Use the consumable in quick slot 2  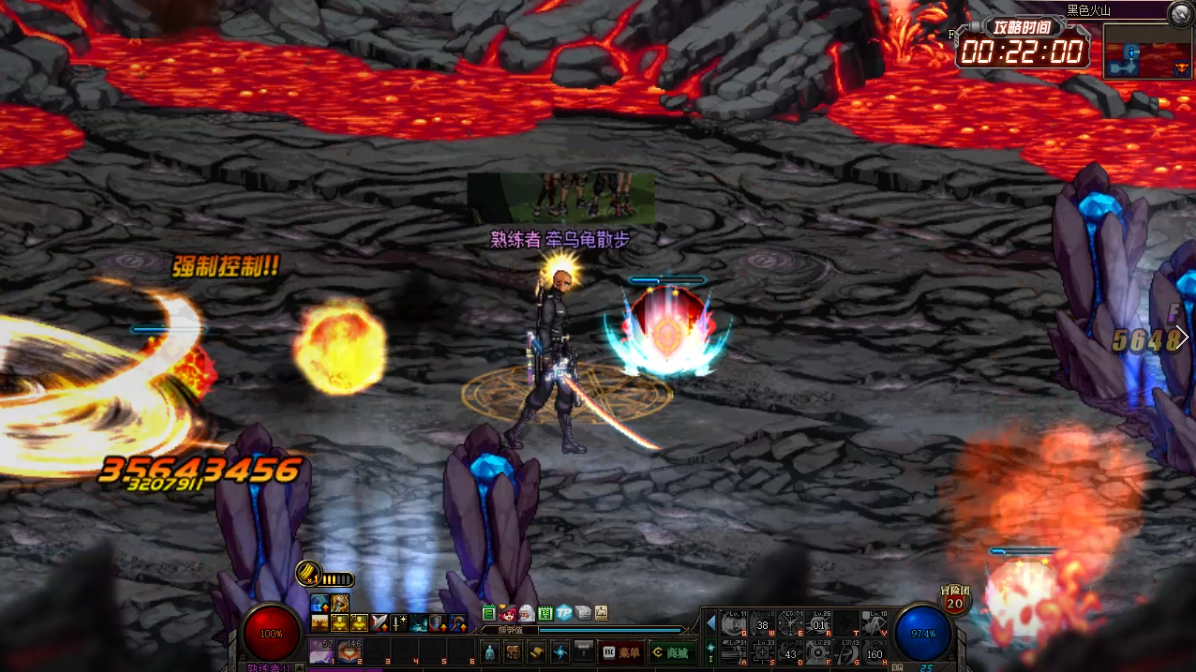349,651
